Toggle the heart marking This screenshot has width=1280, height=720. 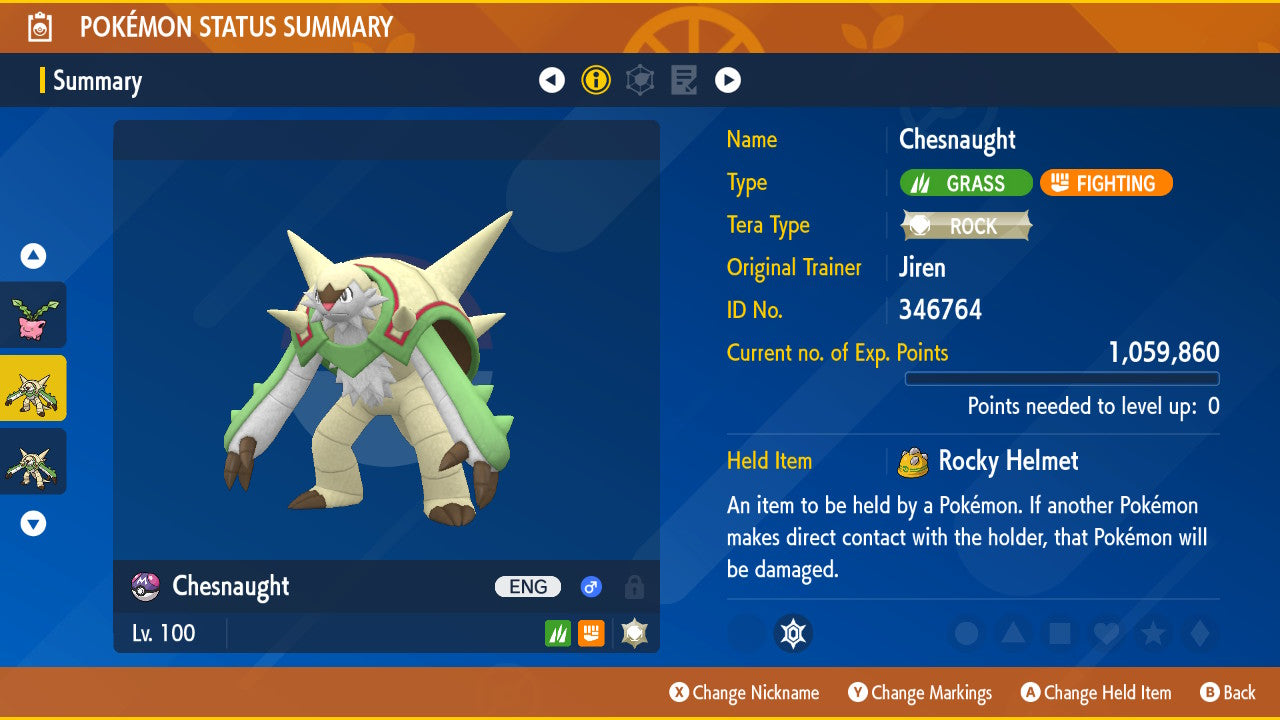pyautogui.click(x=1105, y=633)
